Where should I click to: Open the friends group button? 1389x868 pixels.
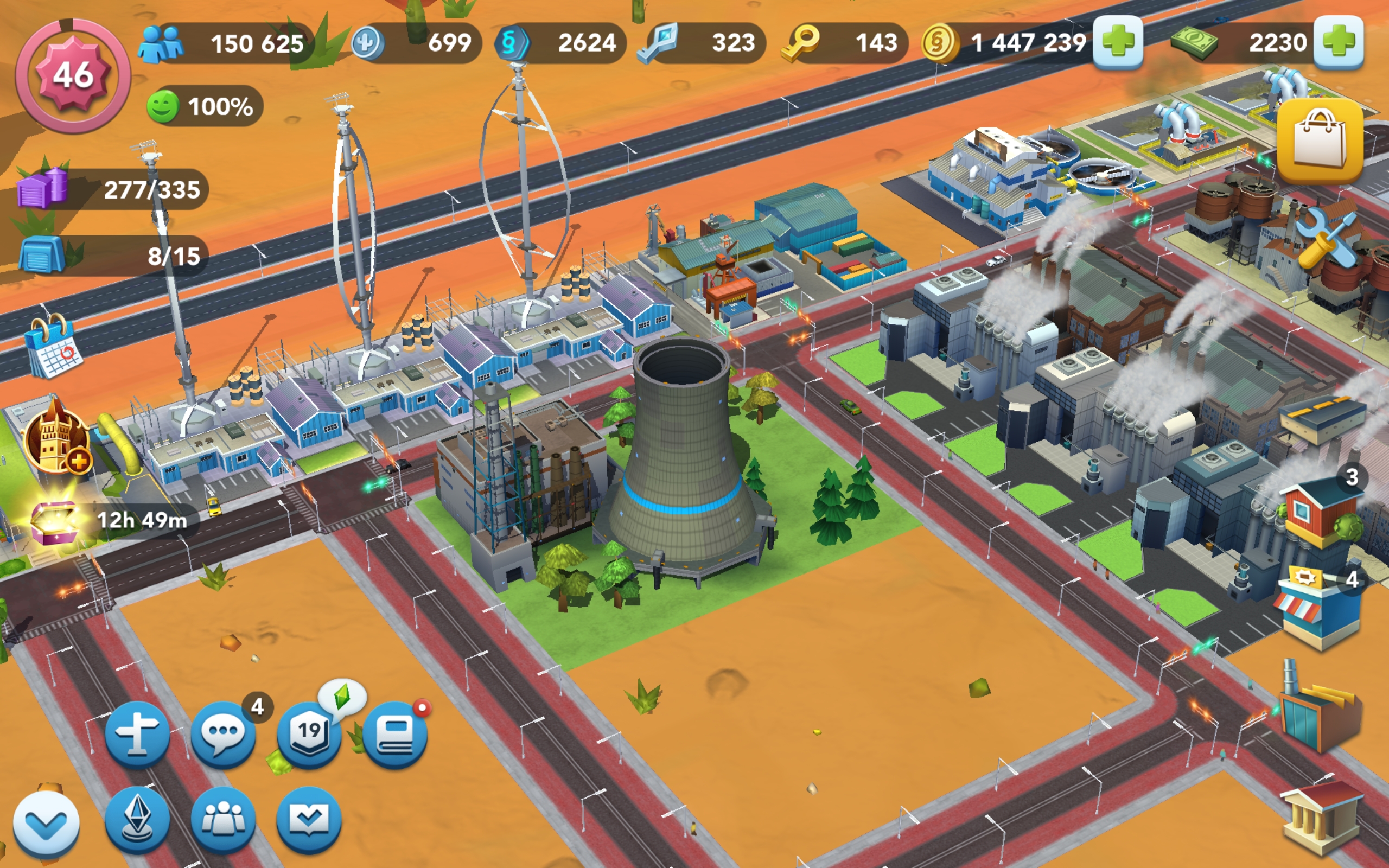222,820
